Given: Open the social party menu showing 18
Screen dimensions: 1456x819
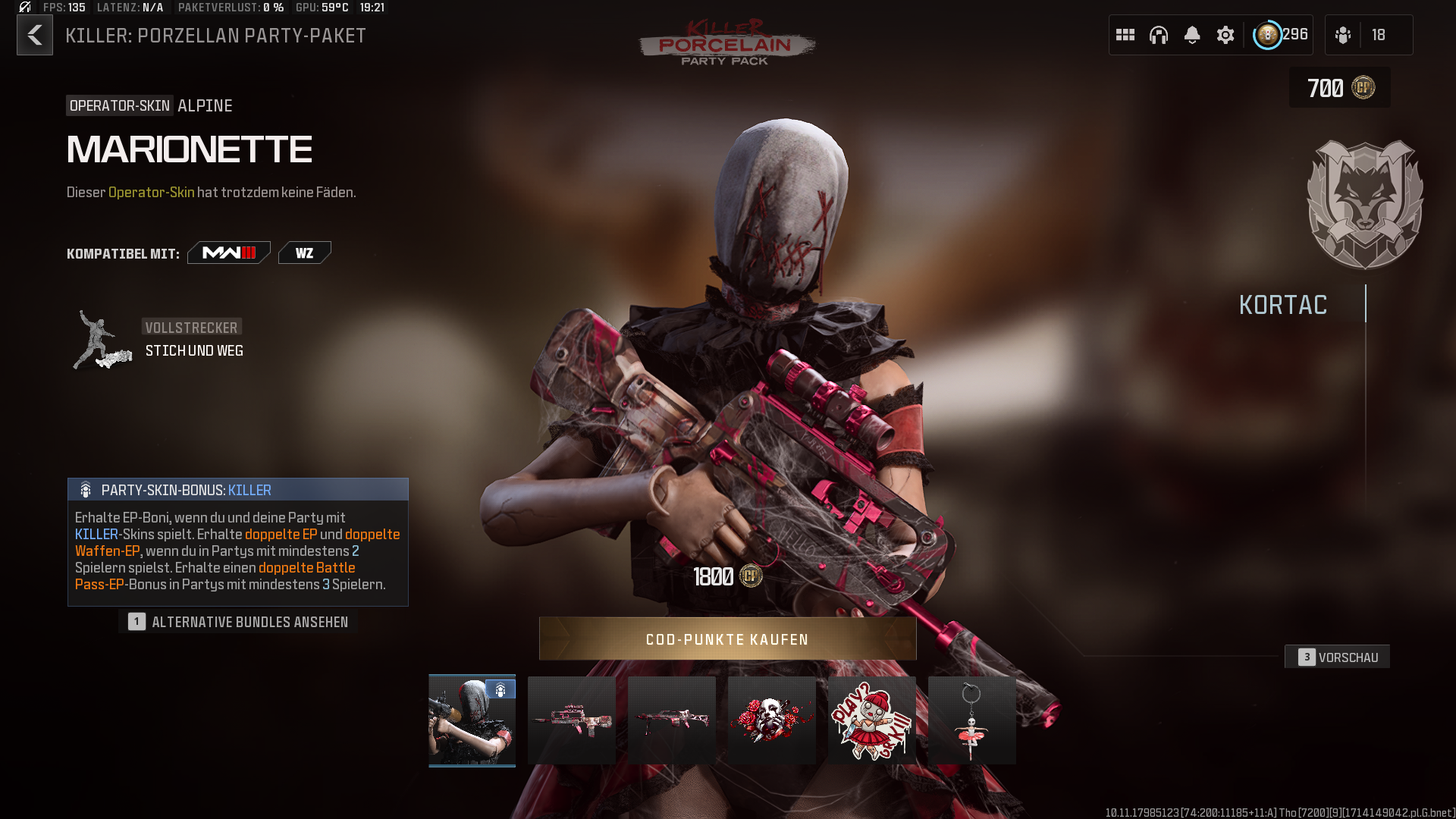Looking at the screenshot, I should 1368,35.
